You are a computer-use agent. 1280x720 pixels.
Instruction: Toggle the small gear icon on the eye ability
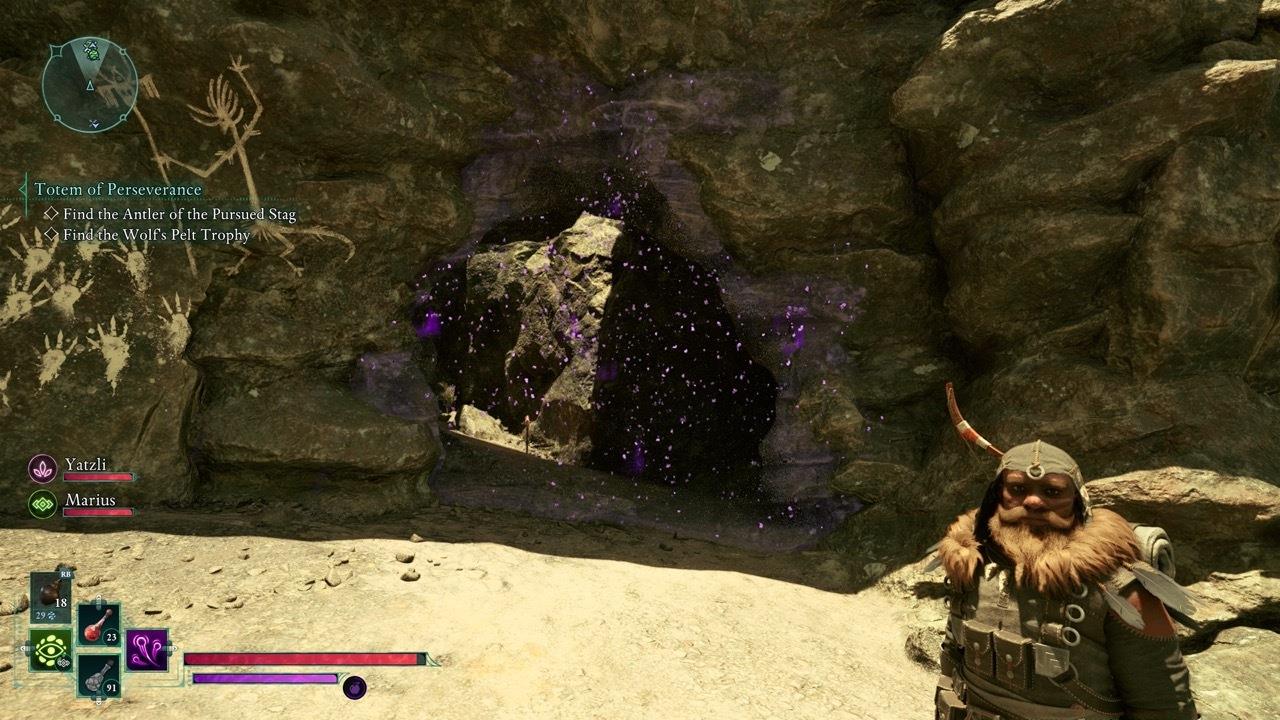point(63,662)
